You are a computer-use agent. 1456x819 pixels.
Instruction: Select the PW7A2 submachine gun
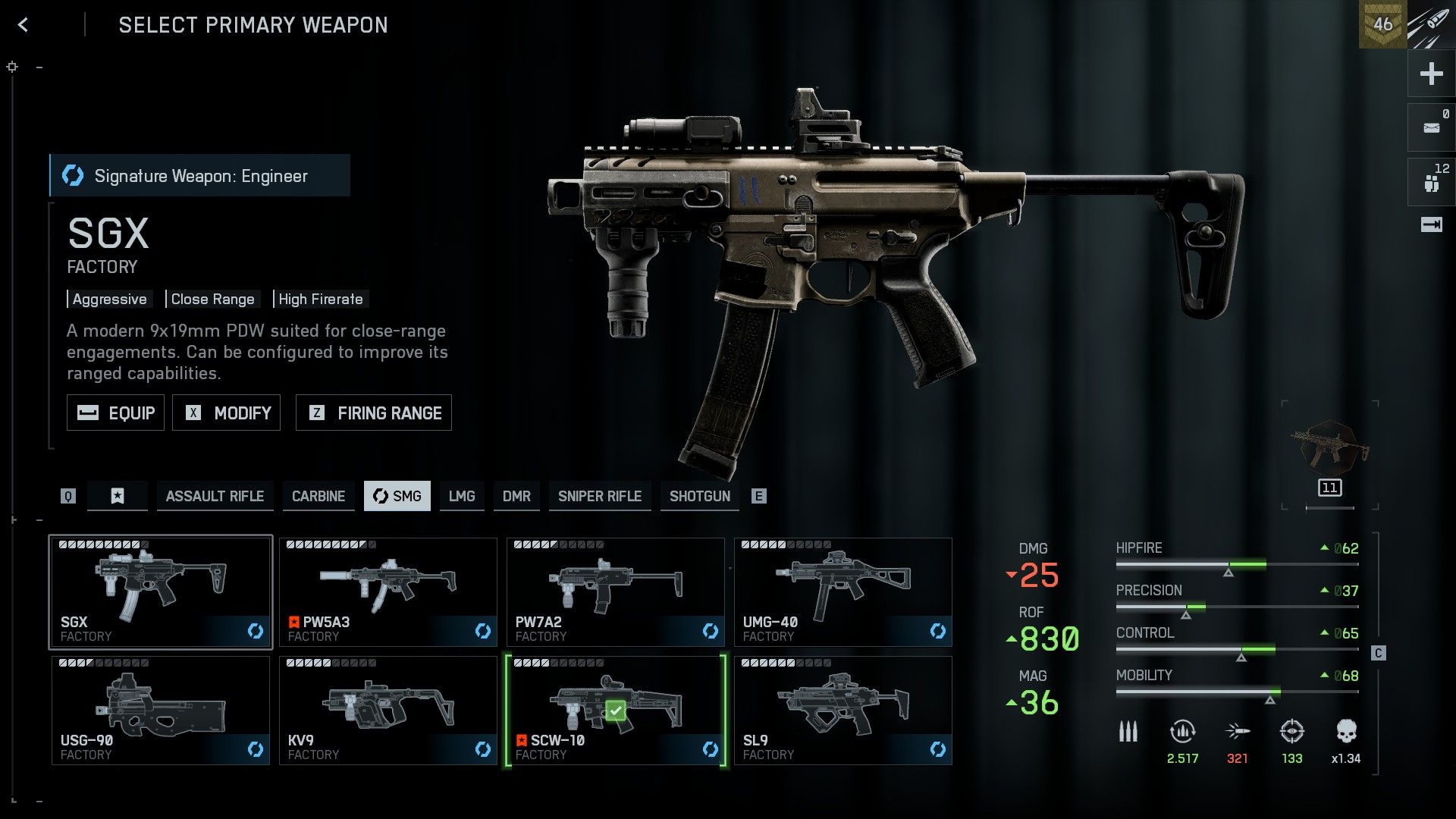tap(615, 592)
